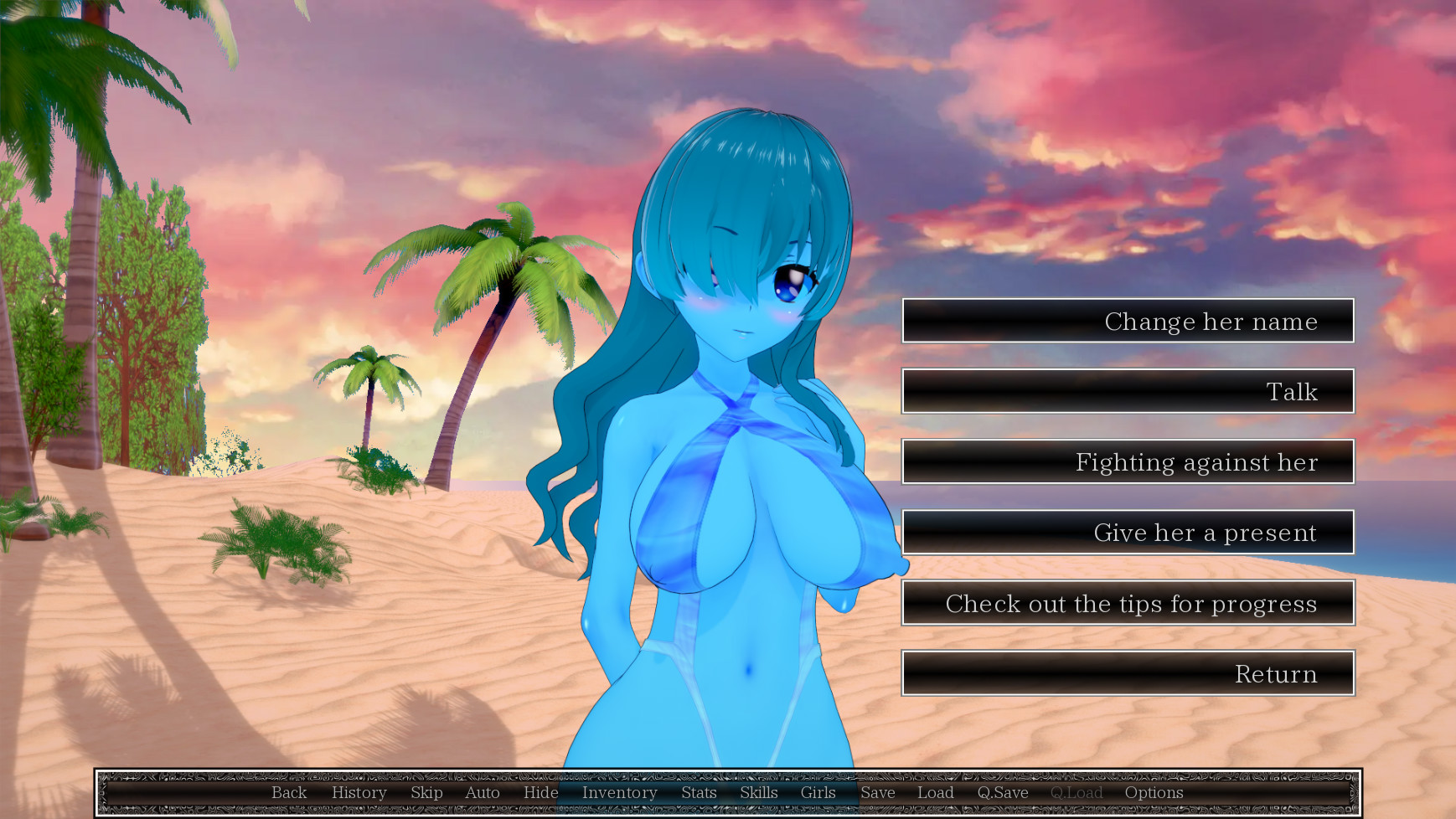Choose the "Change her name" option
Viewport: 1456px width, 819px height.
tap(1128, 322)
